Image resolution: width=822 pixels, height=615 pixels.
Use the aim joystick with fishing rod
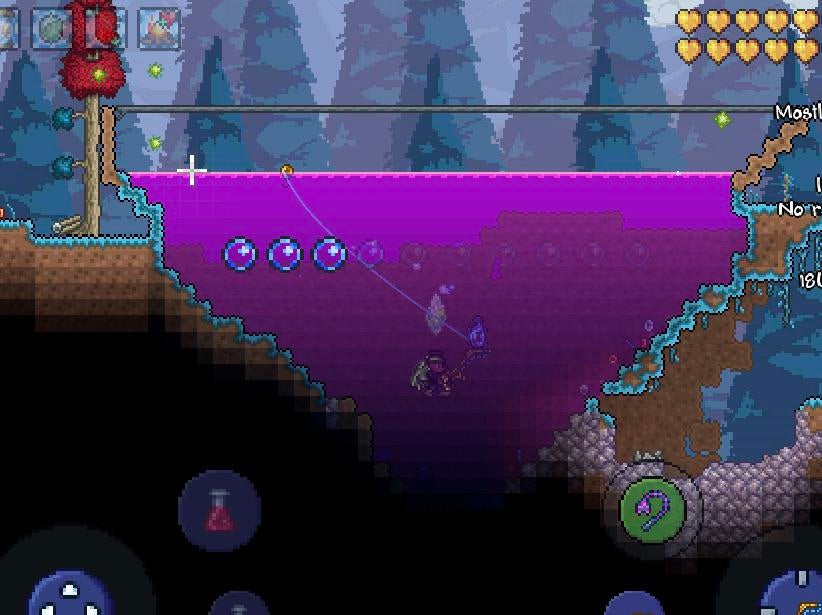click(x=797, y=595)
